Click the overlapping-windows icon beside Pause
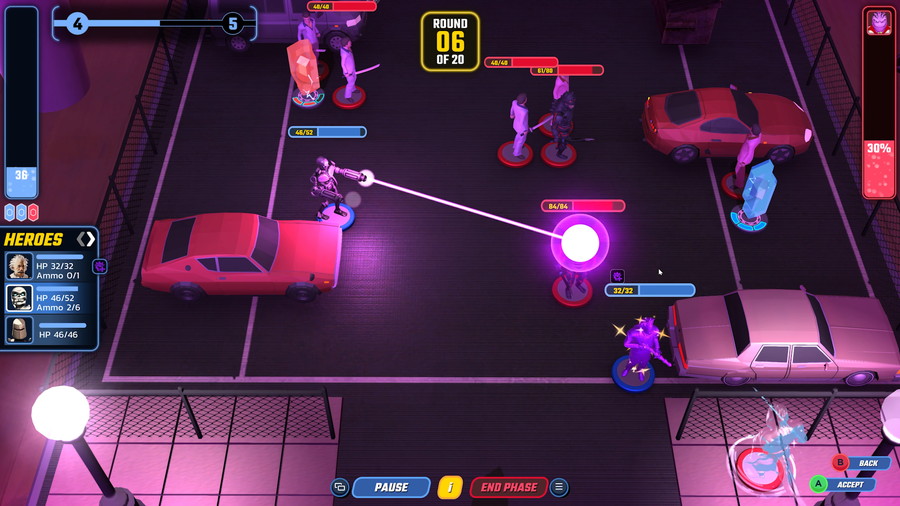Screen dimensions: 900x506 tap(340, 487)
